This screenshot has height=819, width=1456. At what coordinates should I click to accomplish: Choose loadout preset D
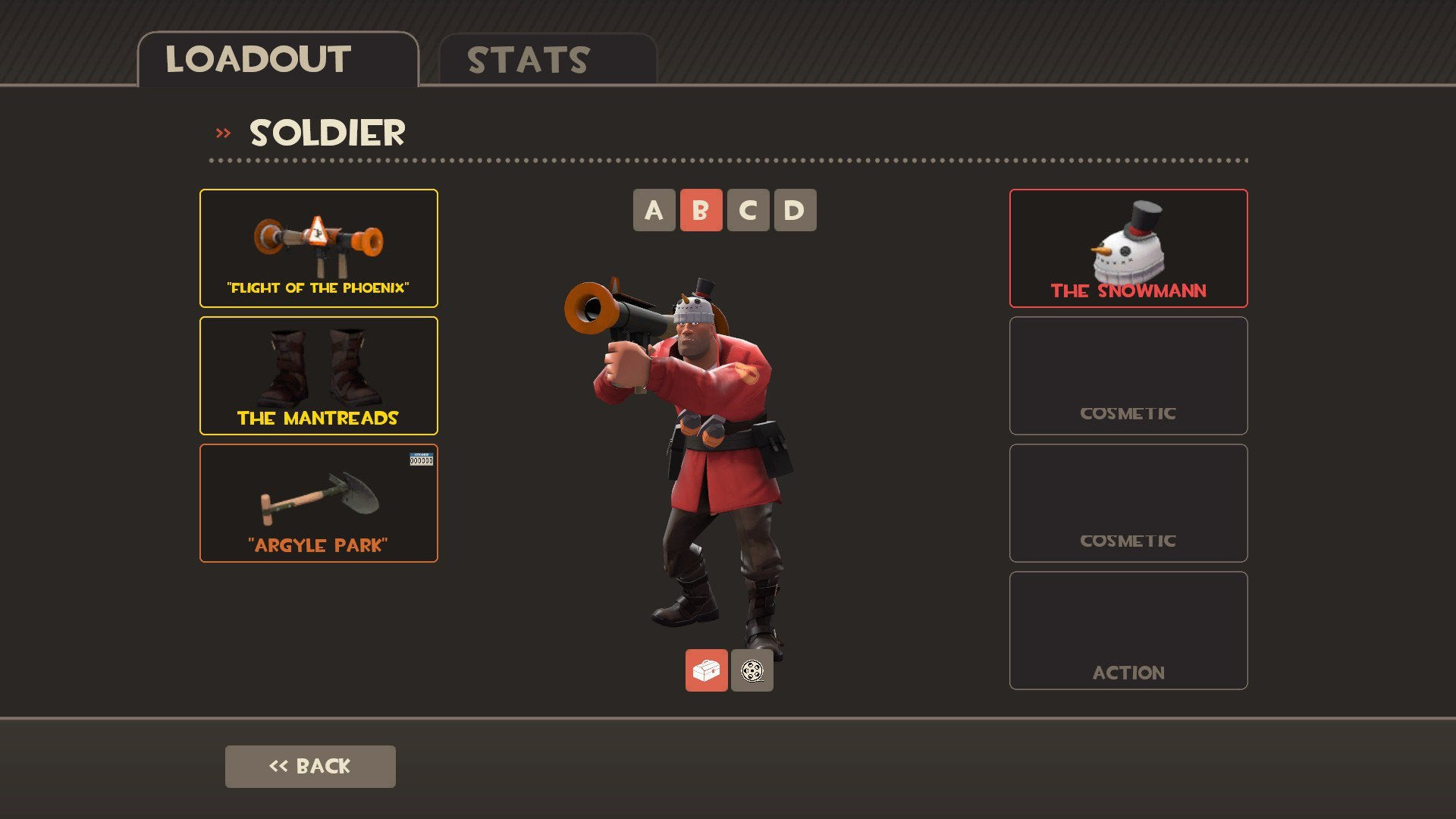(x=795, y=210)
